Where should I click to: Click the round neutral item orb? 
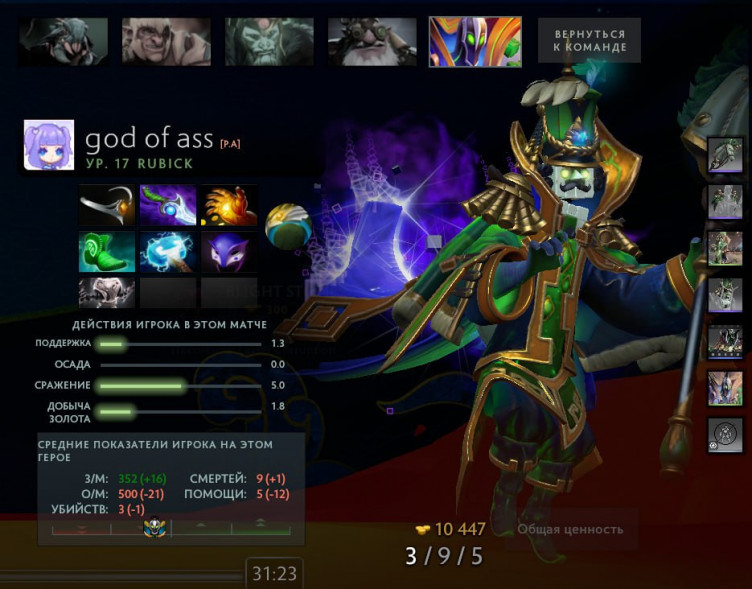[x=287, y=227]
